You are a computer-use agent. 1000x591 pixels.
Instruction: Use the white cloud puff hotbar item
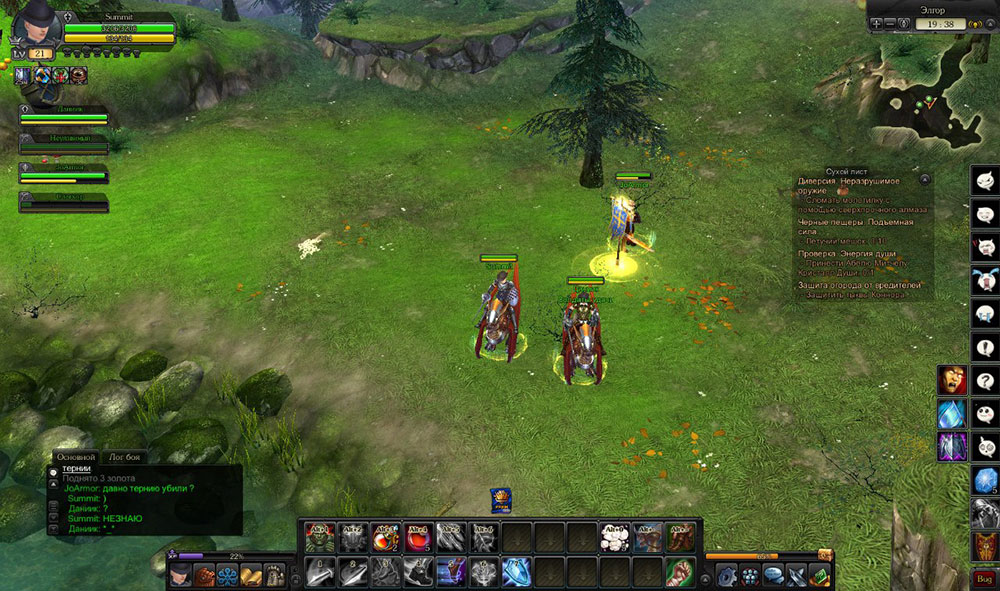point(613,538)
